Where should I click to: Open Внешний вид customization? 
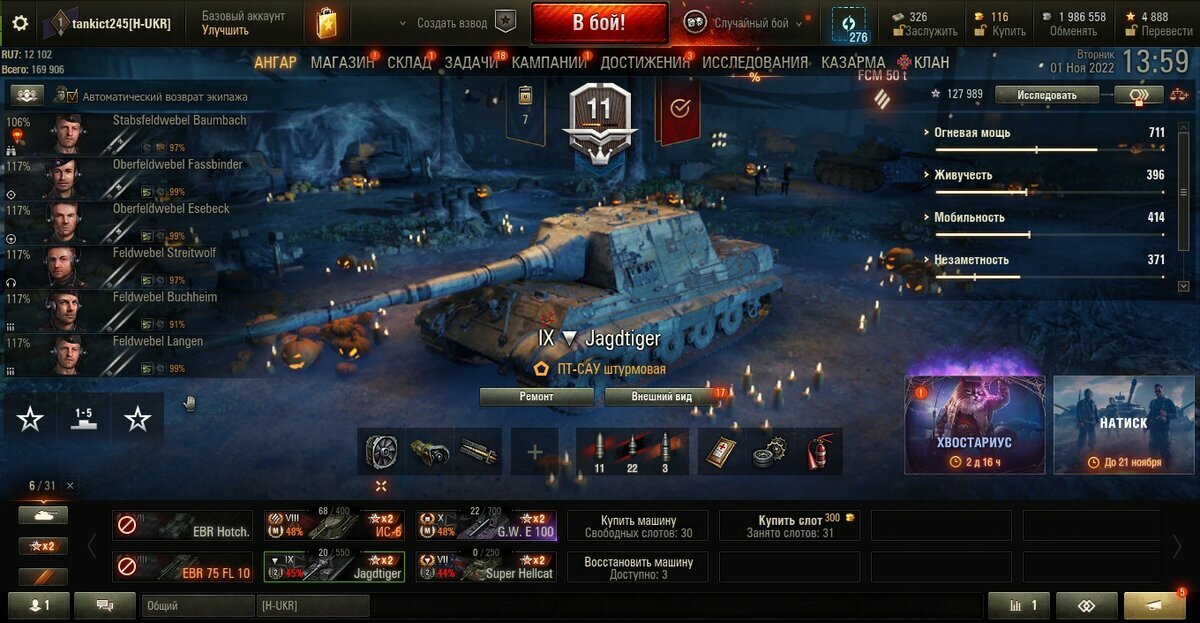(x=662, y=397)
